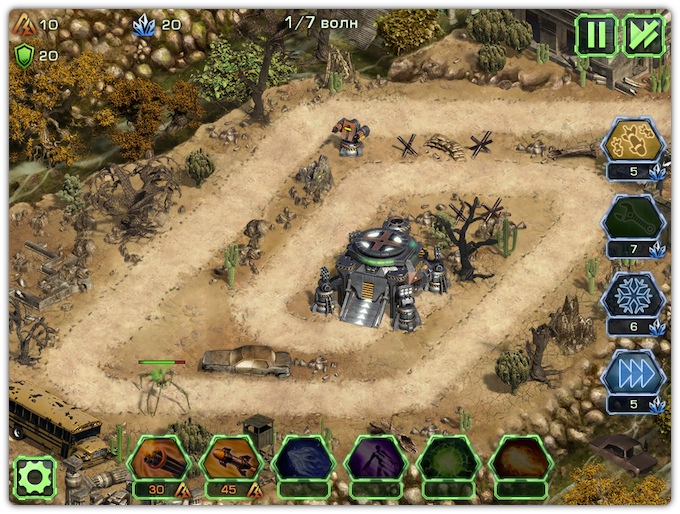Open the gear settings menu

point(34,477)
